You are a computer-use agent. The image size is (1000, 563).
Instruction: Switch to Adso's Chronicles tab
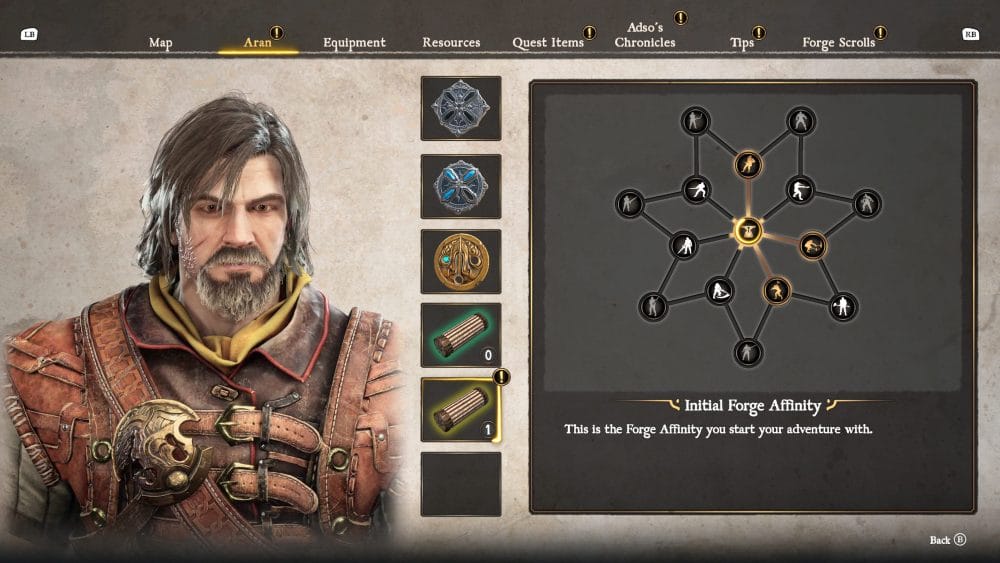pos(645,36)
